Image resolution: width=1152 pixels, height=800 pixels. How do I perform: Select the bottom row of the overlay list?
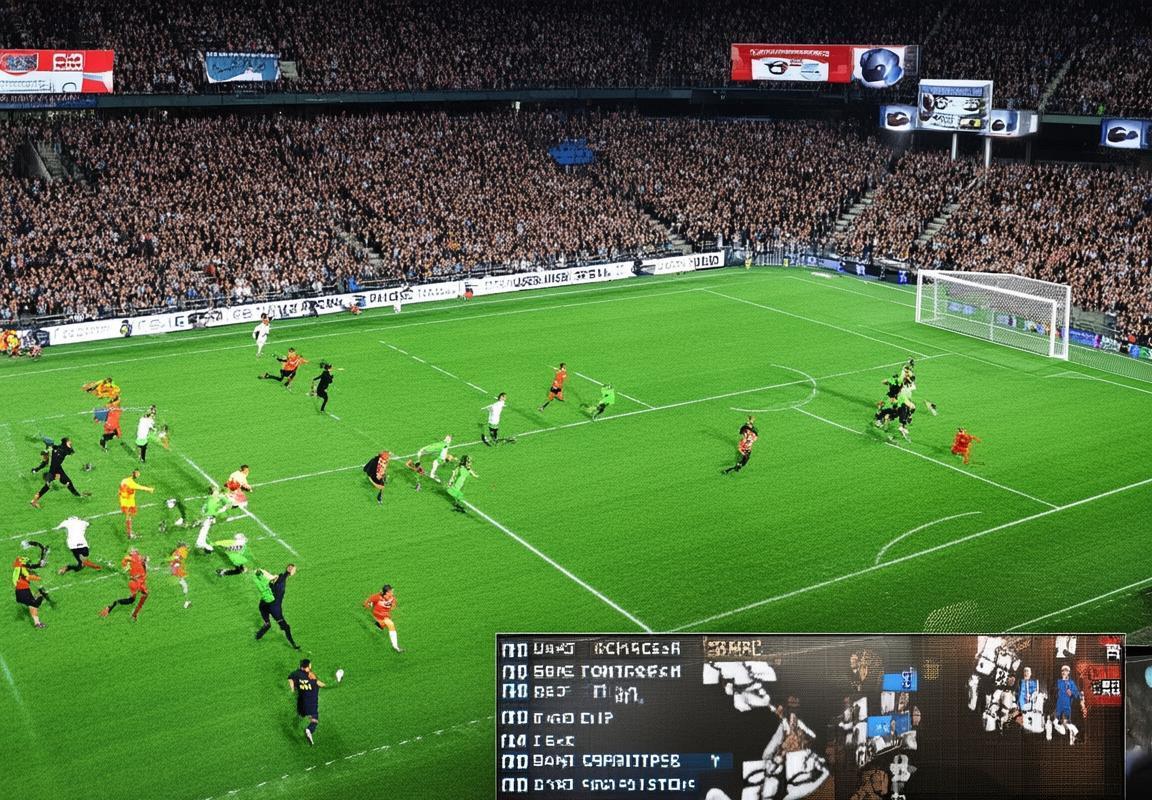click(590, 785)
